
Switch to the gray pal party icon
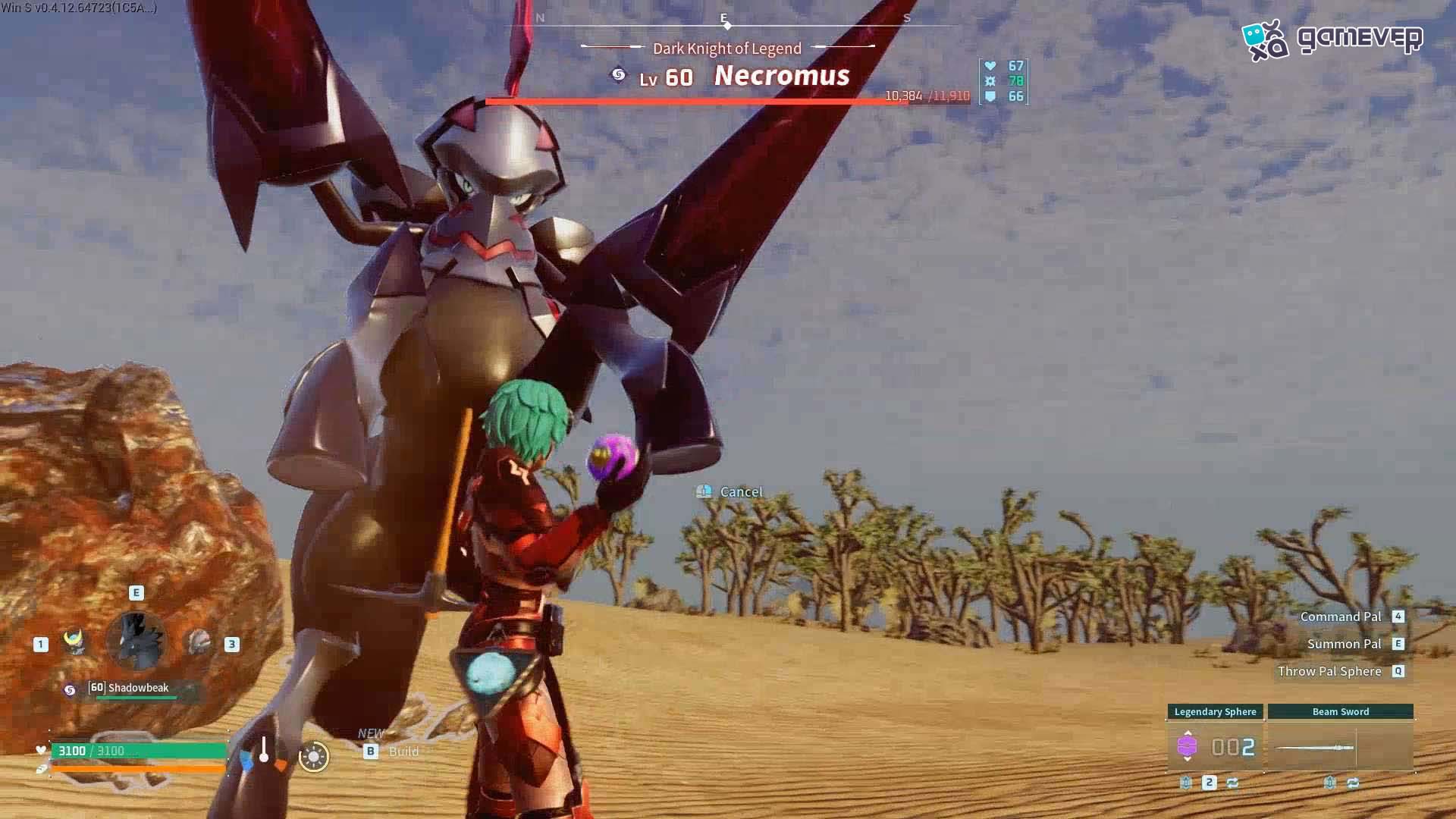(199, 642)
